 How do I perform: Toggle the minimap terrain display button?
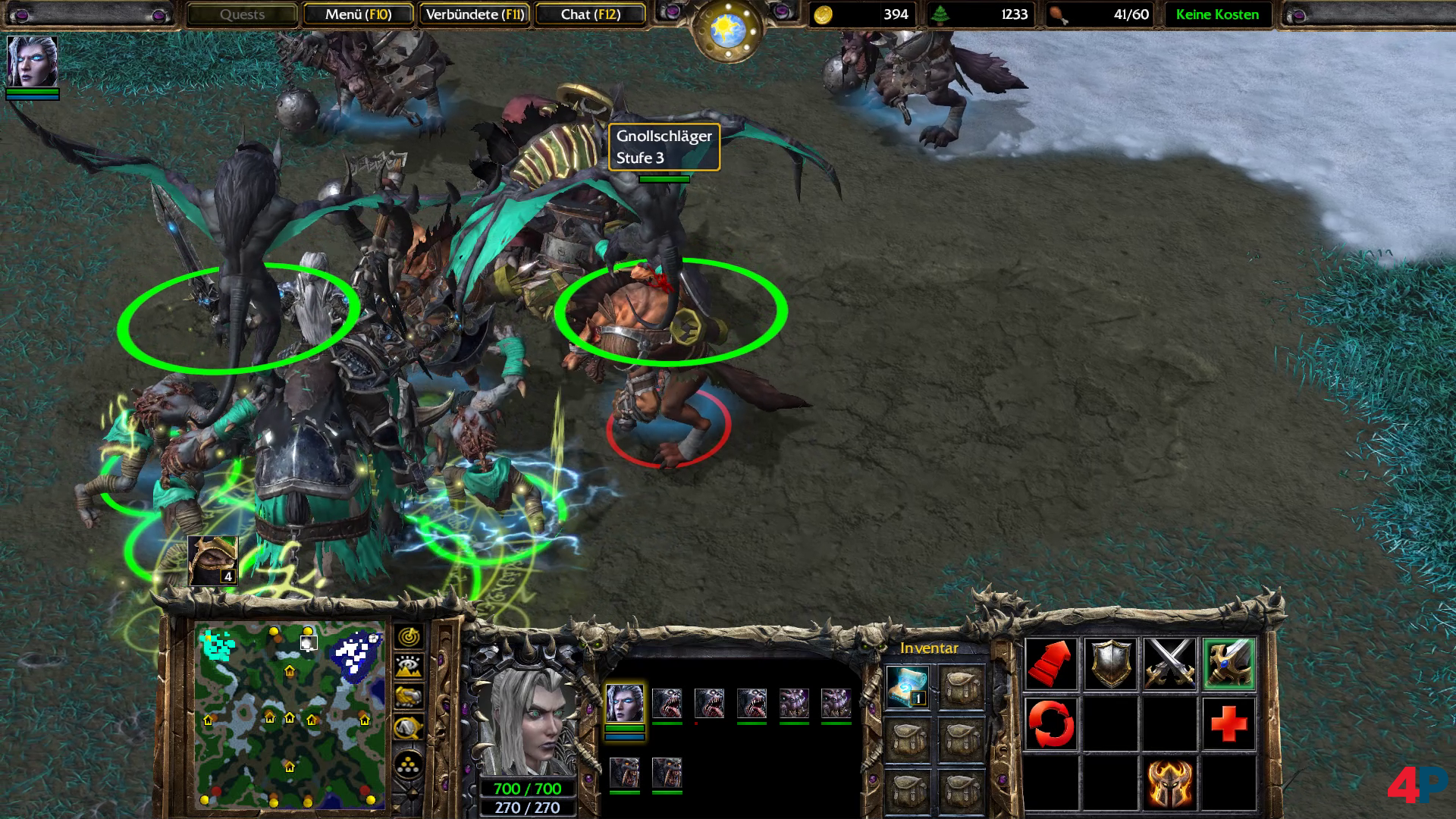tap(409, 667)
